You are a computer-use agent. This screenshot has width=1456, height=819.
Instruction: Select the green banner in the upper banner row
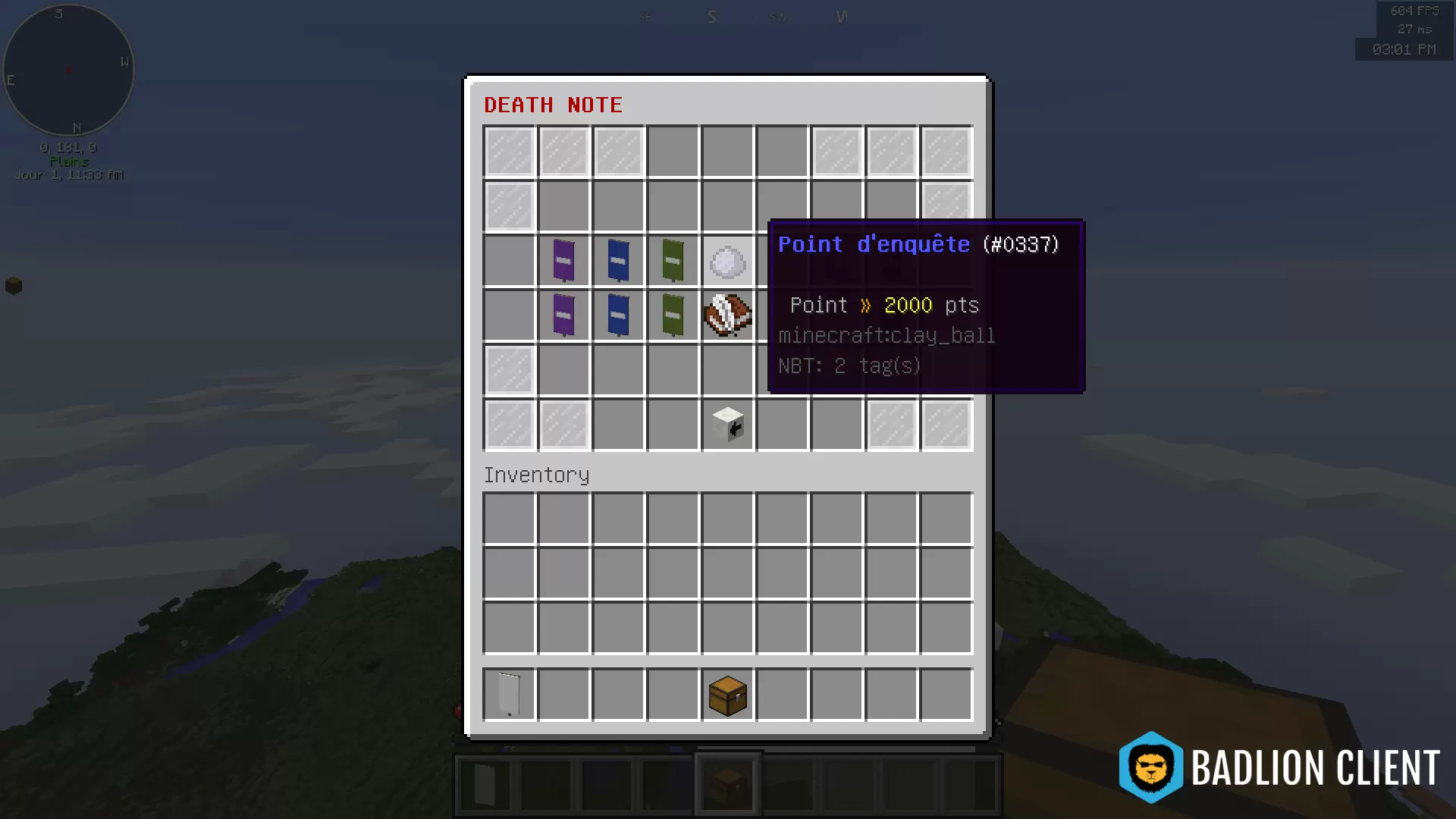[x=673, y=261]
